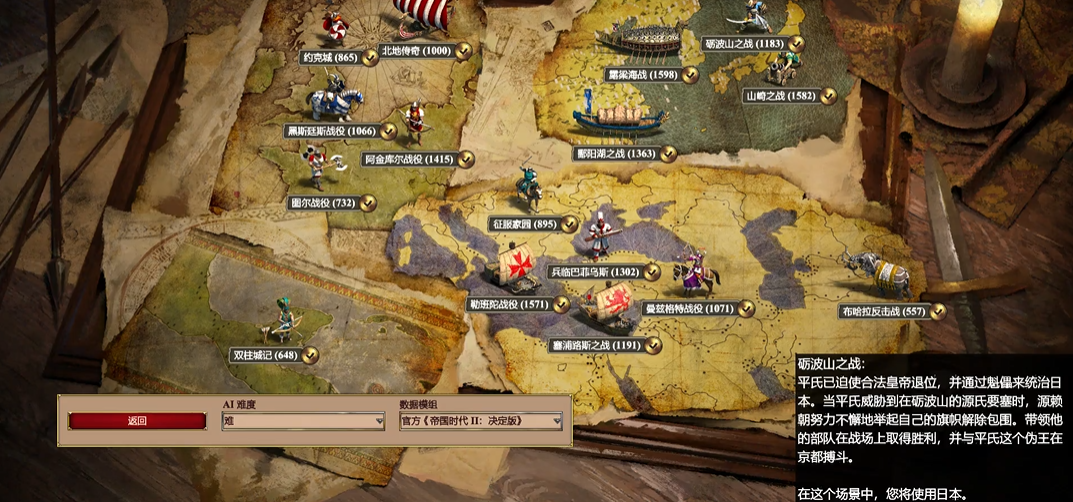This screenshot has width=1073, height=502.
Task: Choose the 勒班陀战役 (1571) battle
Action: click(x=509, y=304)
